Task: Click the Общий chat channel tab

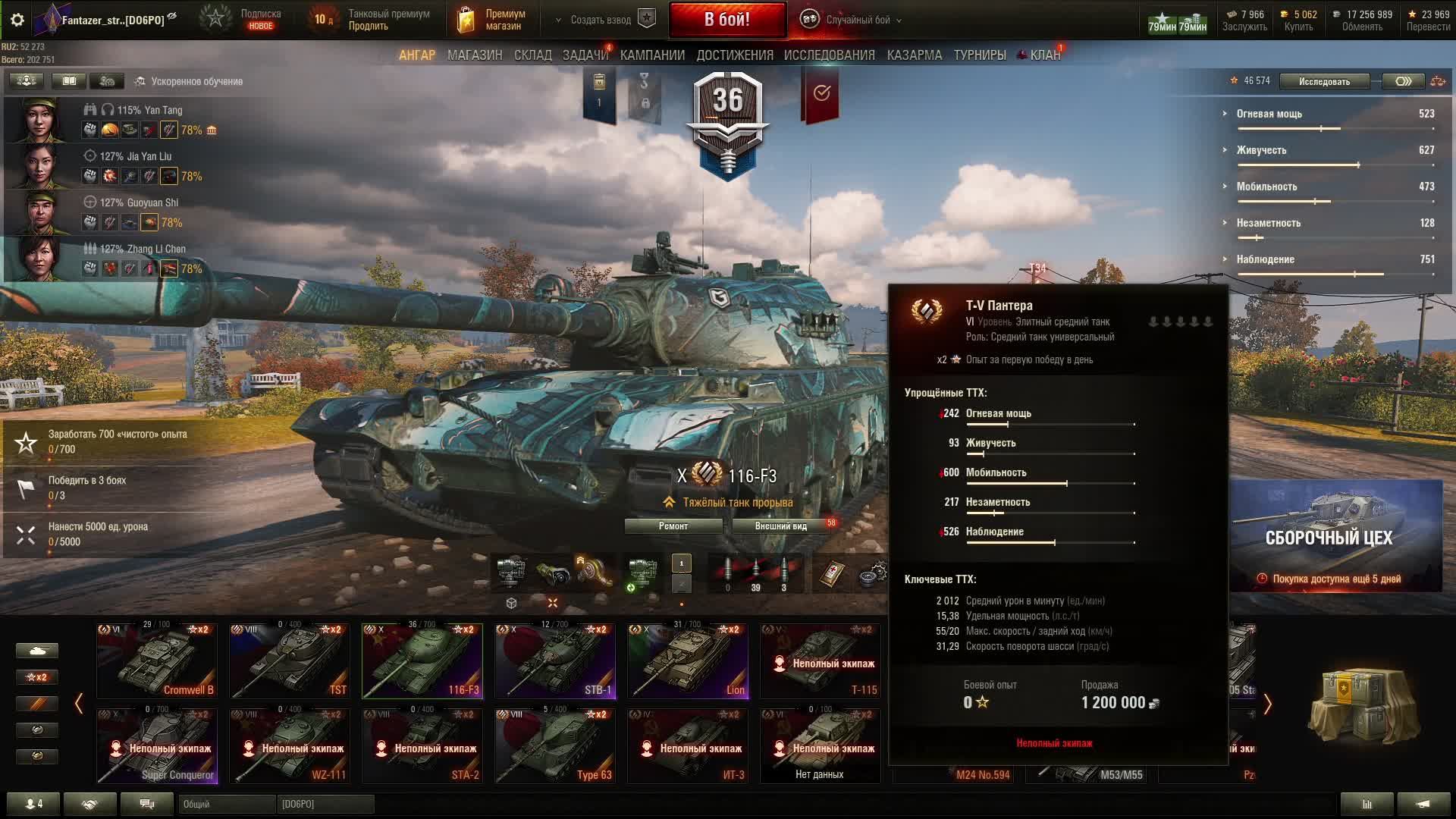Action: [x=227, y=804]
